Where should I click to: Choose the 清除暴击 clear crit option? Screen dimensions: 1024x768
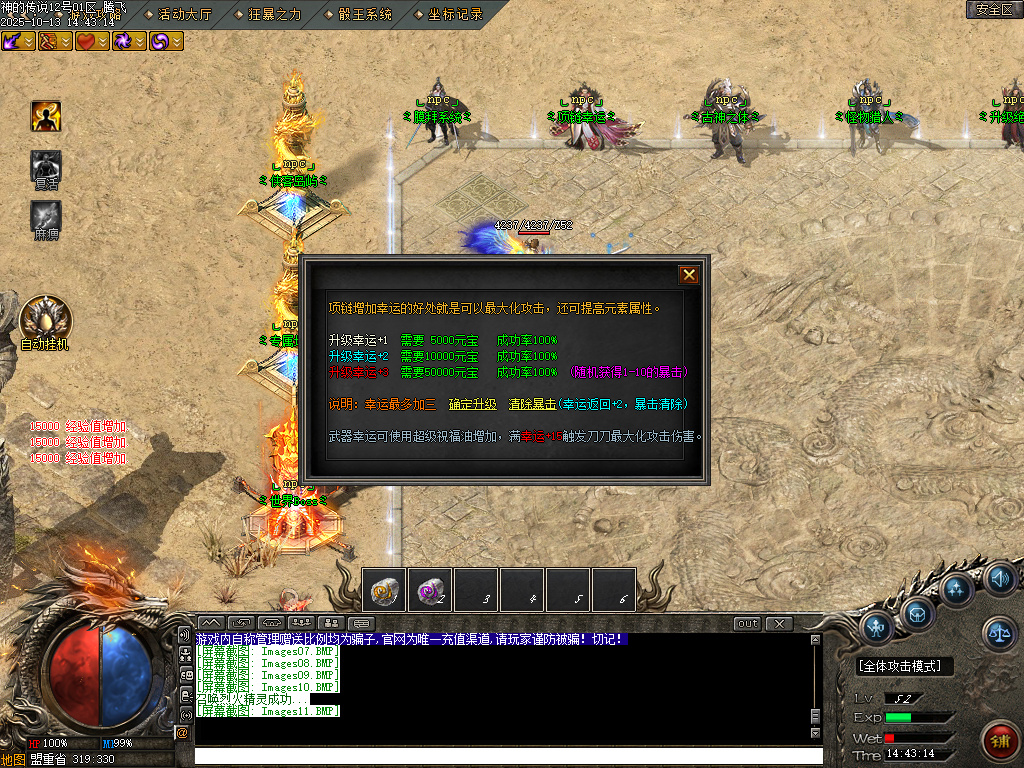click(532, 404)
